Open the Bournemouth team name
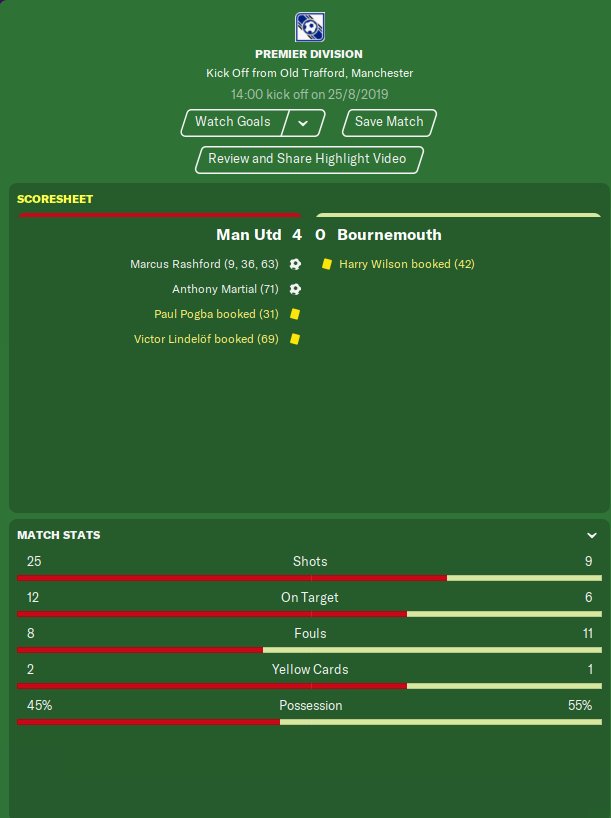611x818 pixels. point(389,235)
